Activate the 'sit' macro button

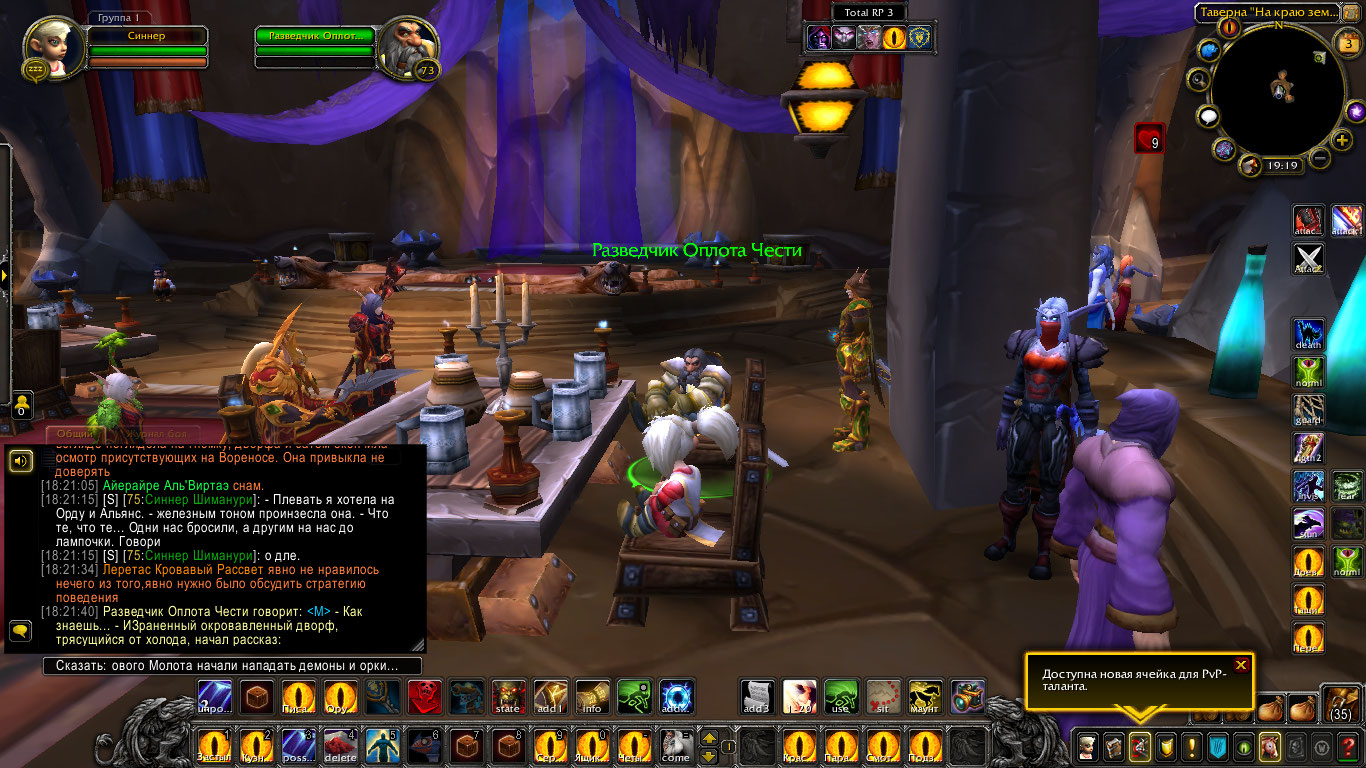point(883,696)
